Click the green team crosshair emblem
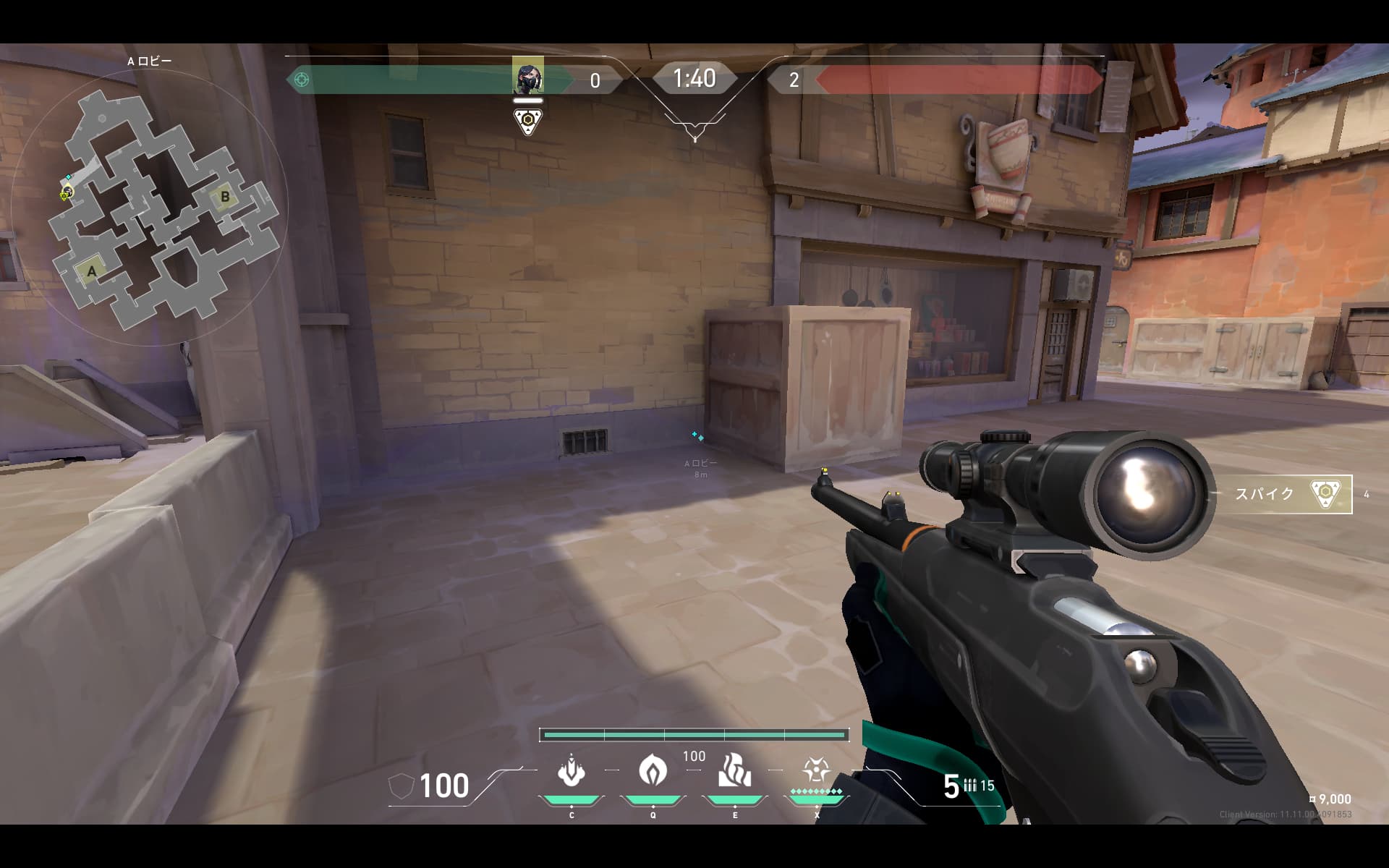This screenshot has height=868, width=1389. pyautogui.click(x=302, y=79)
